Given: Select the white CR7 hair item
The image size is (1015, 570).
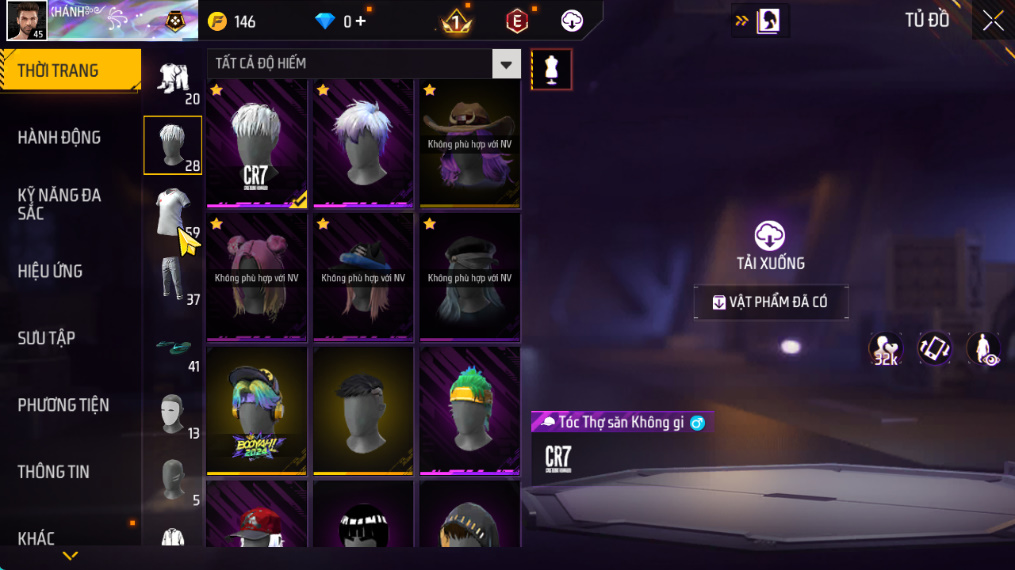Looking at the screenshot, I should point(257,143).
